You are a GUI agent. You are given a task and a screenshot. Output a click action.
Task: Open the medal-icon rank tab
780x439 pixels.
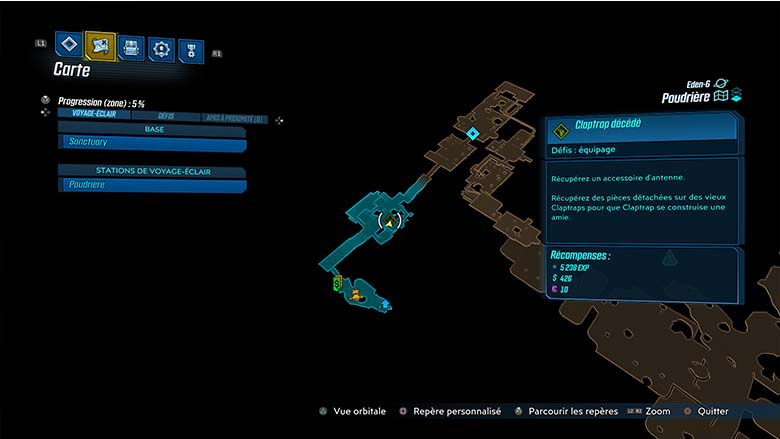pos(190,50)
